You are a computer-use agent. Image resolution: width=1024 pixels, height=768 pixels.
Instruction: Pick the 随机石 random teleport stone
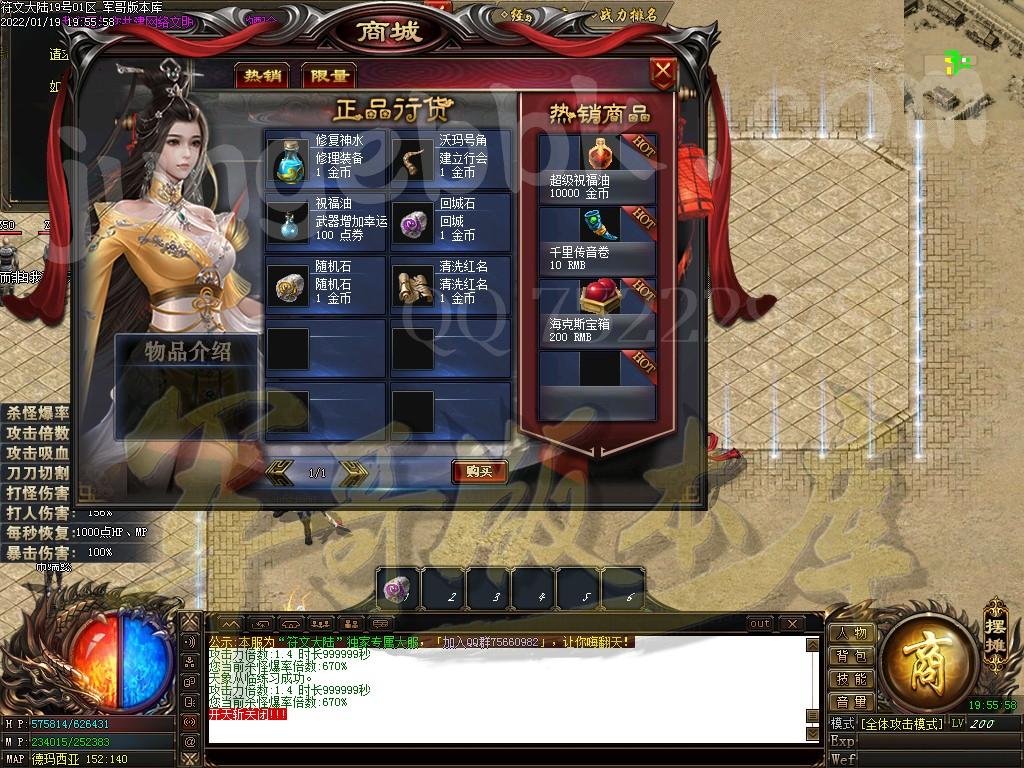[x=290, y=287]
